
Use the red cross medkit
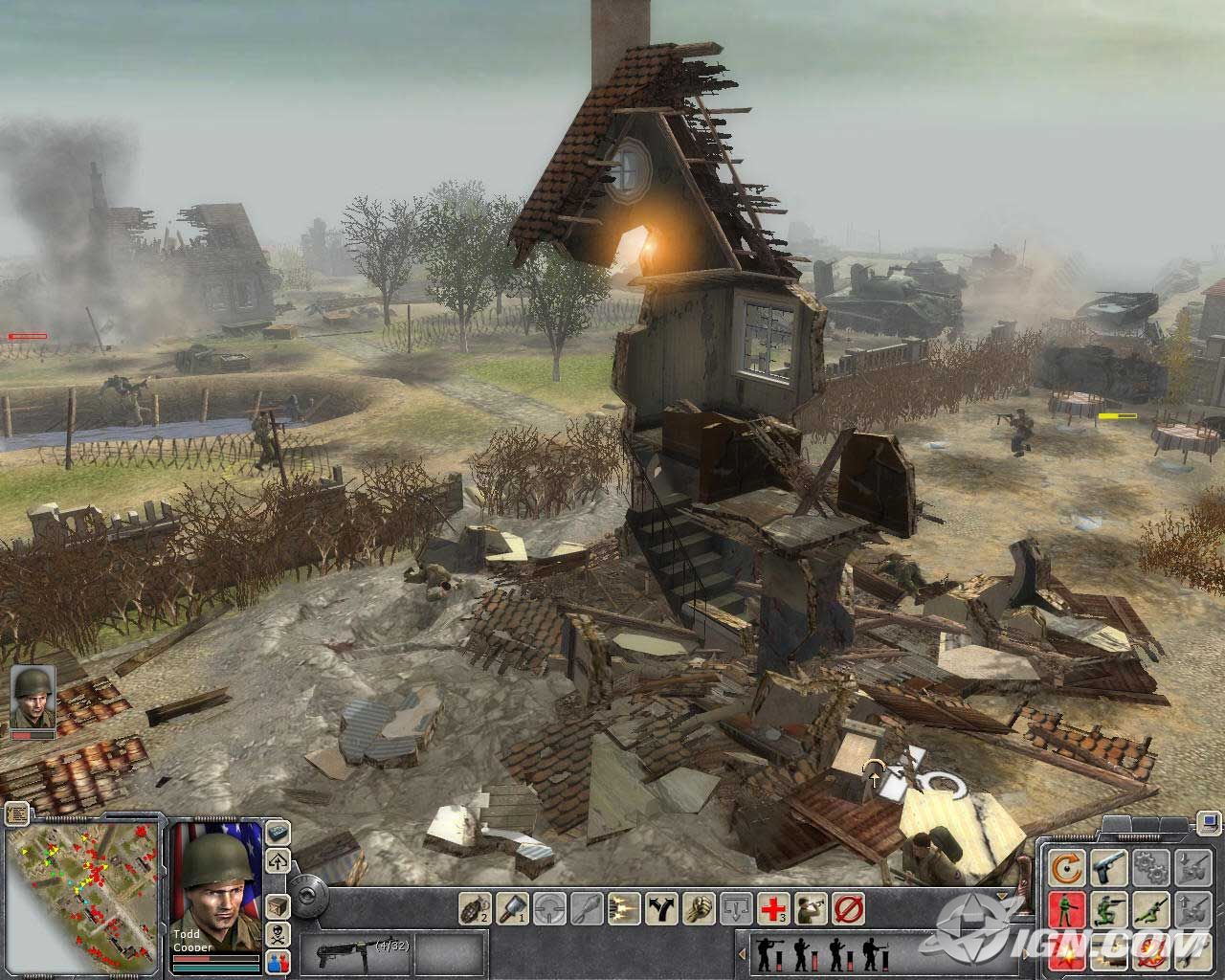(773, 906)
